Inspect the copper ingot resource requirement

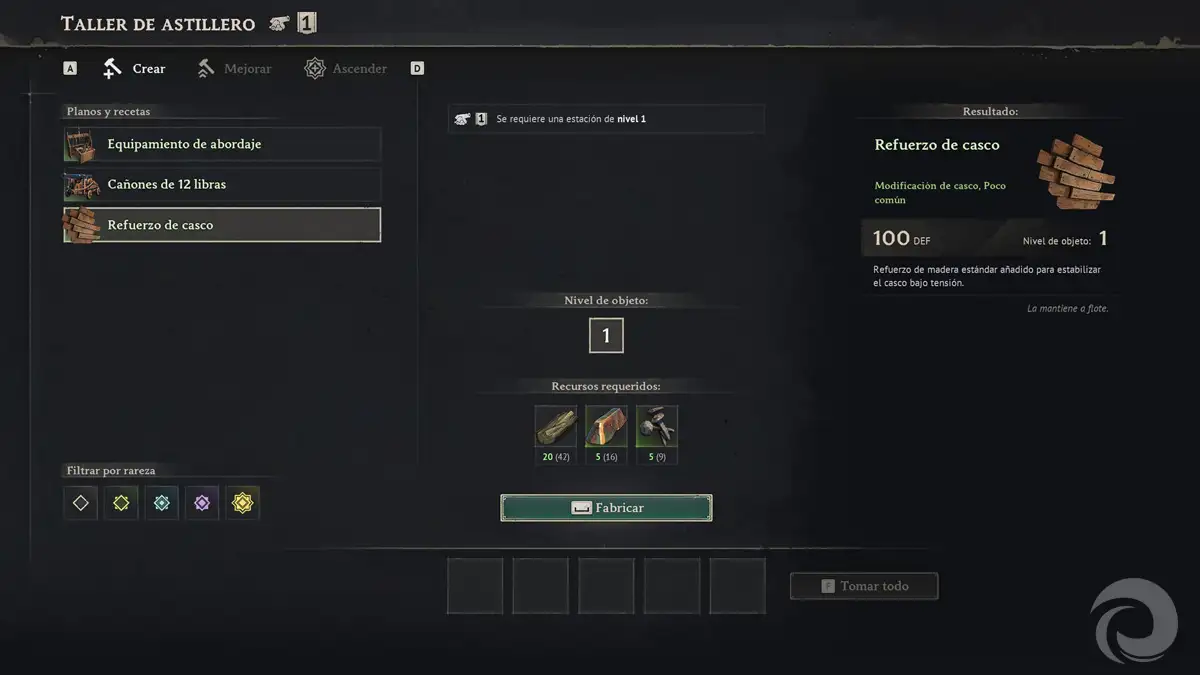[x=606, y=427]
